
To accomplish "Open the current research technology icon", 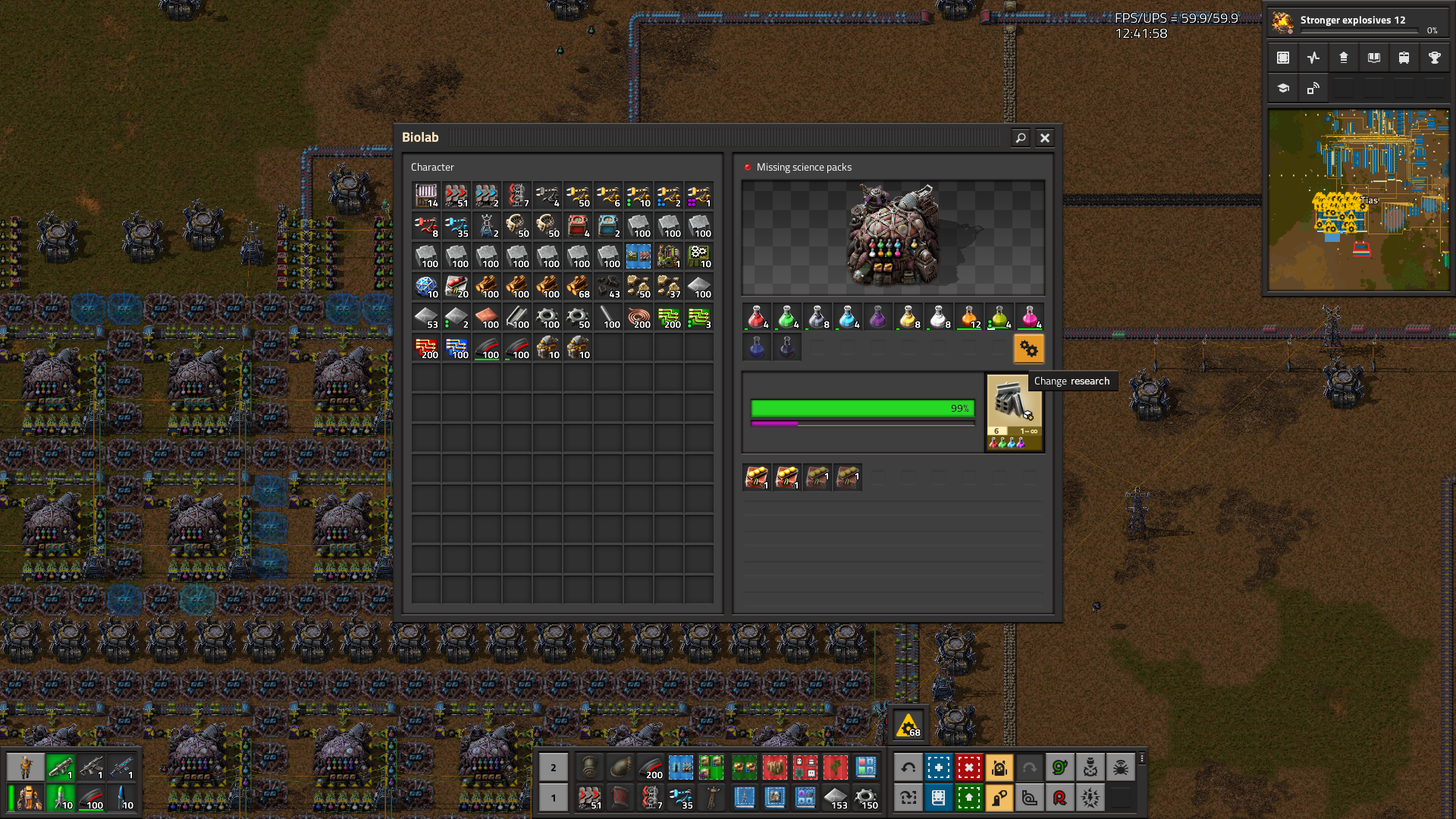I will [x=1014, y=413].
